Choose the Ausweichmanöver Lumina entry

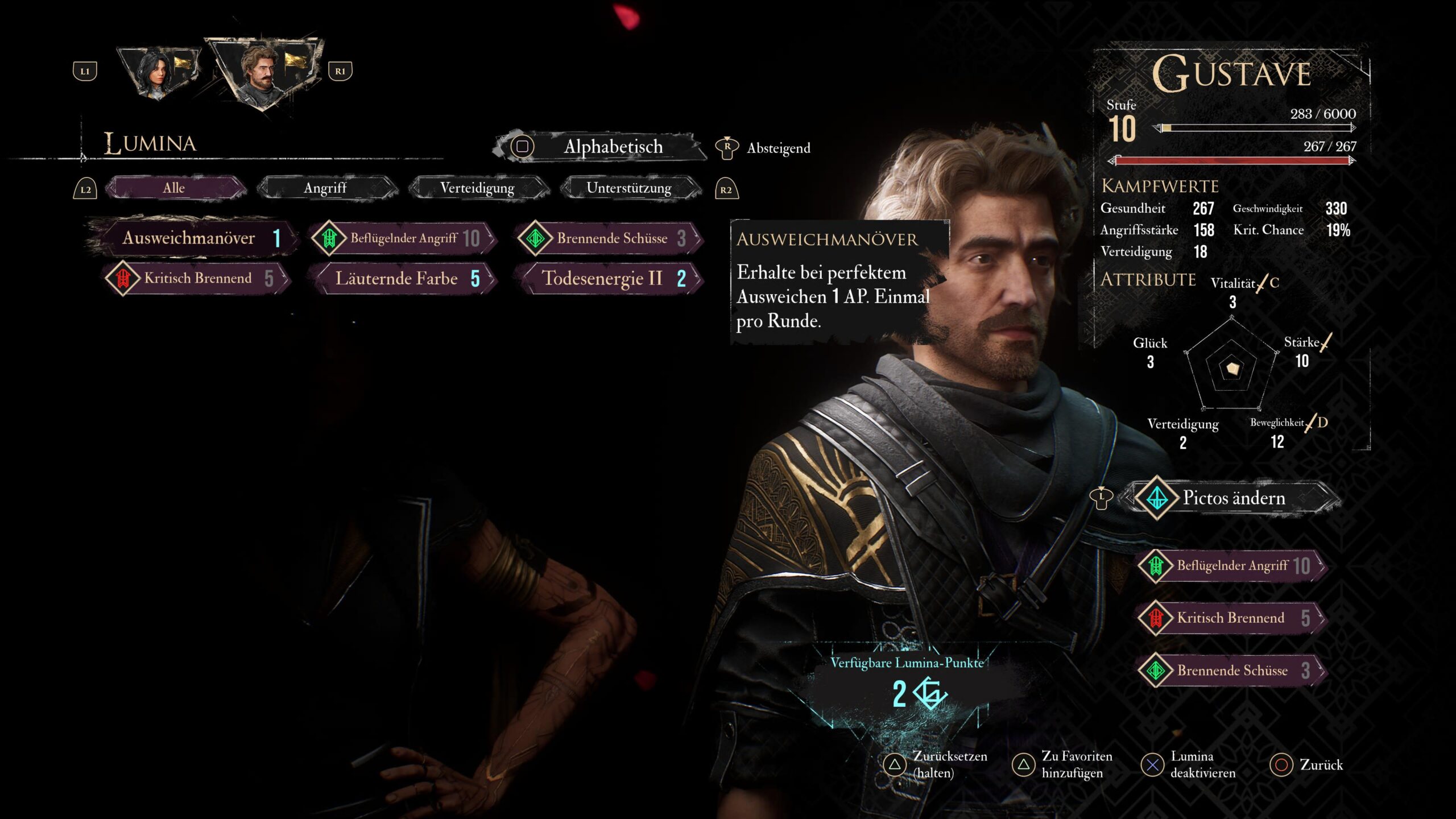tap(193, 238)
